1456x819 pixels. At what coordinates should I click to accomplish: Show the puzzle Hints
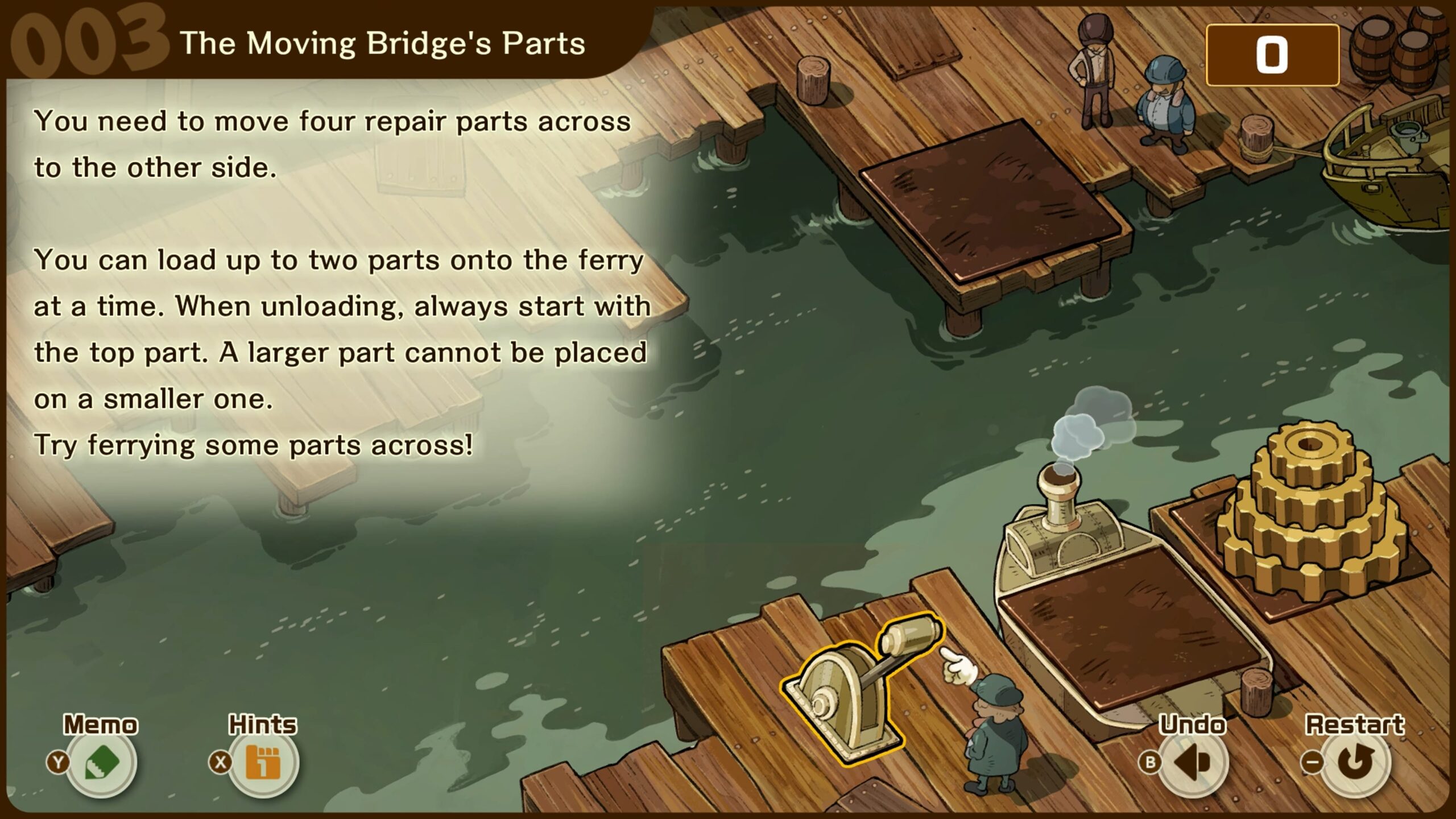click(263, 763)
